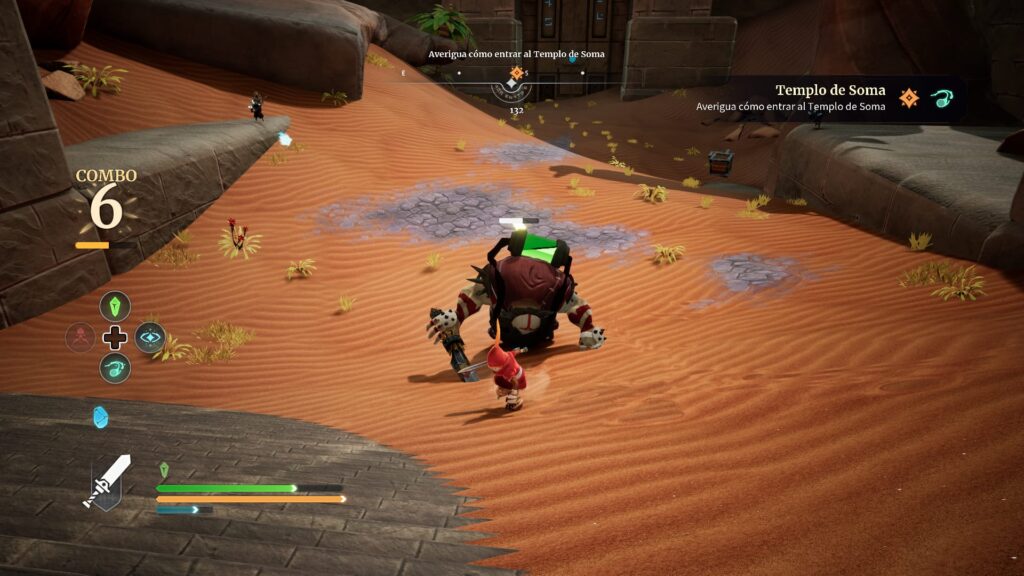This screenshot has width=1024, height=576.
Task: Click the teal spiral icon in quest panel
Action: [943, 97]
